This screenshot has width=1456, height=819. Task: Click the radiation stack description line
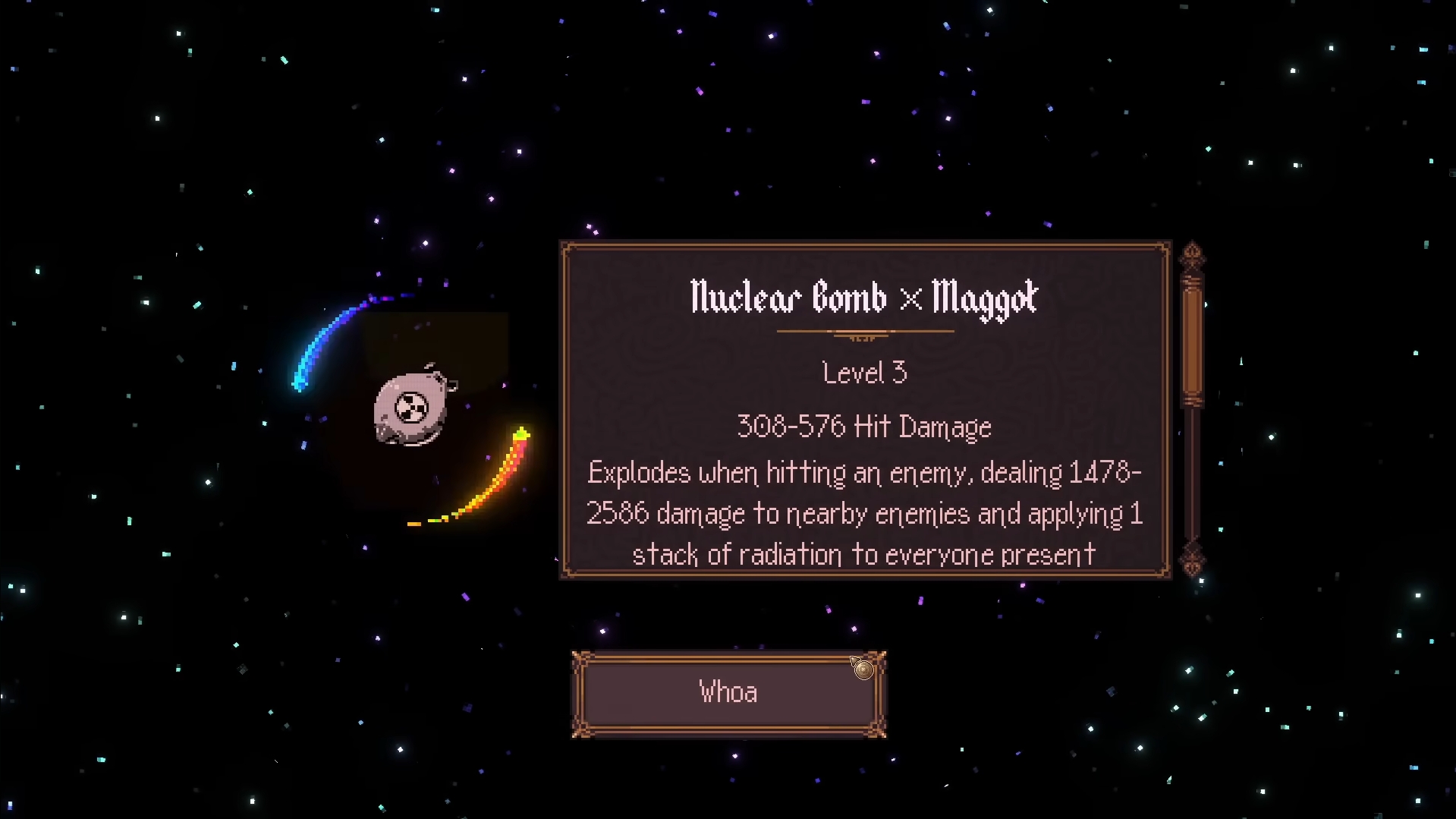coord(863,553)
